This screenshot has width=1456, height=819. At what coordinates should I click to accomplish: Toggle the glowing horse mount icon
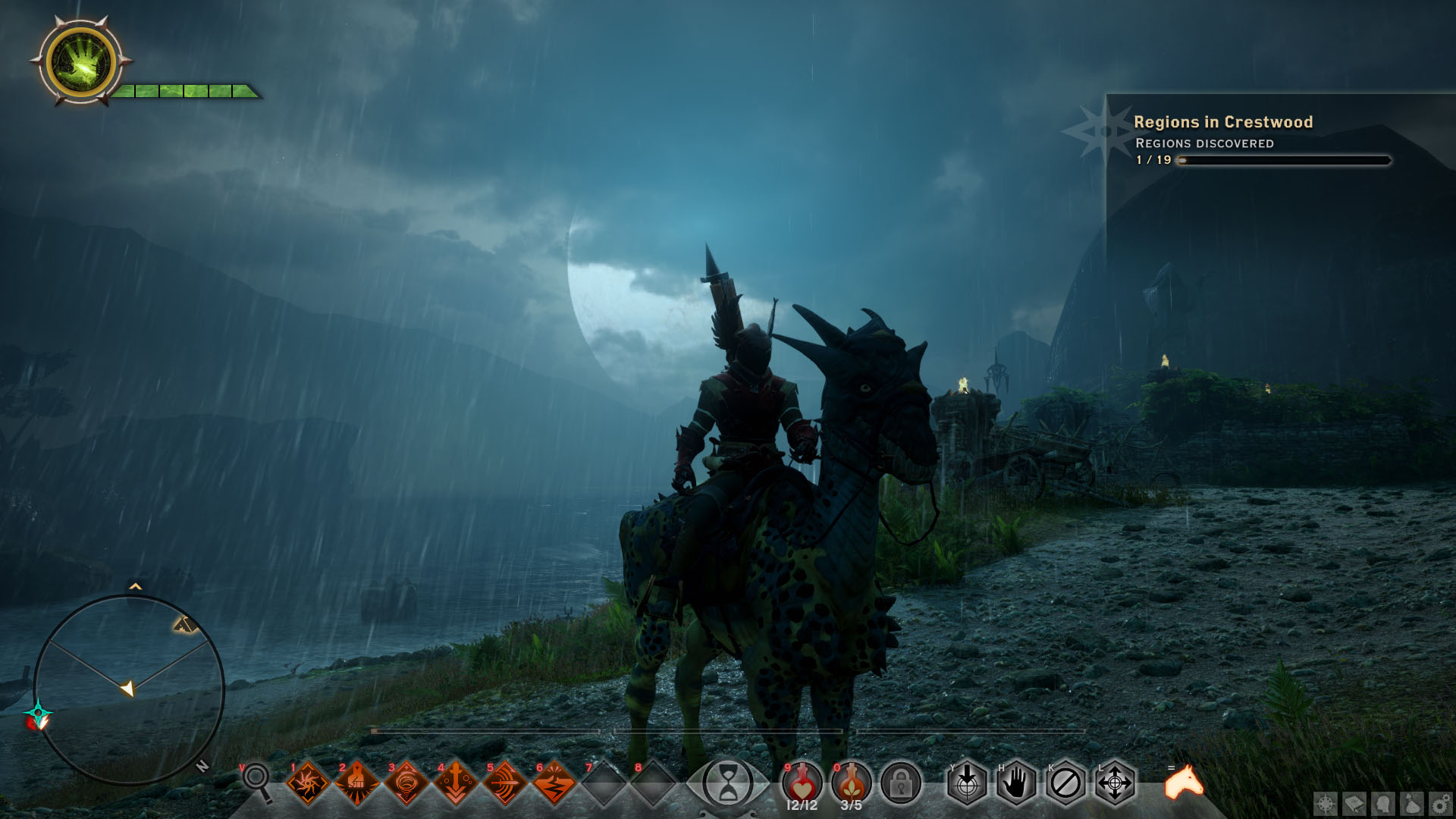coord(1184,783)
